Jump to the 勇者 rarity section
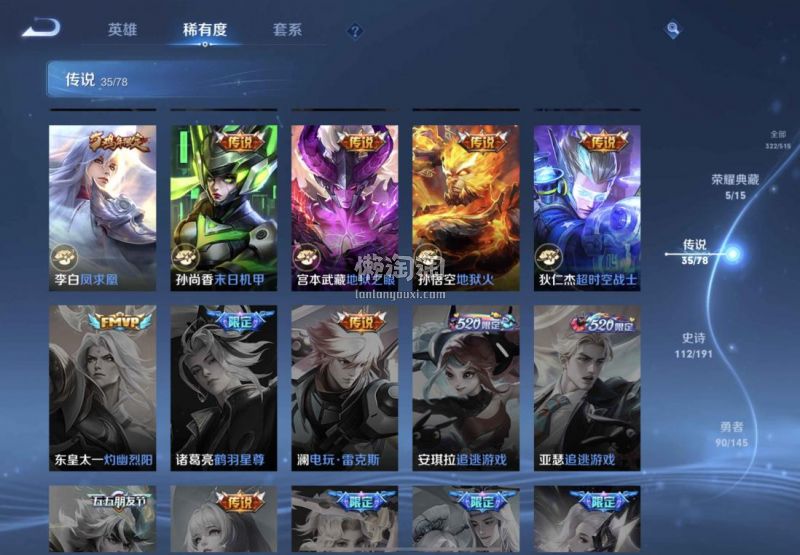The width and height of the screenshot is (800, 555). (731, 435)
